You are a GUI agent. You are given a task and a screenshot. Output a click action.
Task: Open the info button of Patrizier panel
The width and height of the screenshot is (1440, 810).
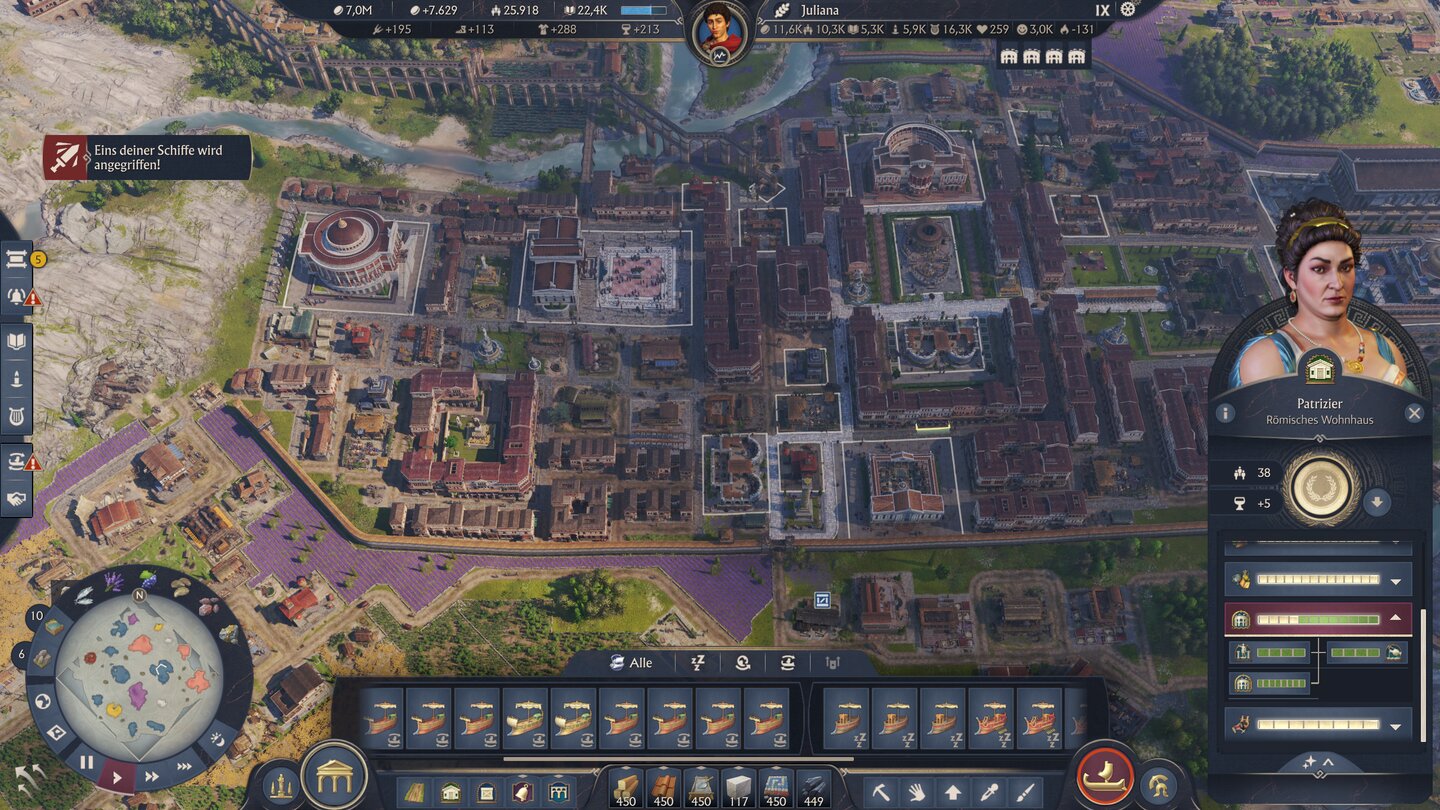coord(1225,413)
